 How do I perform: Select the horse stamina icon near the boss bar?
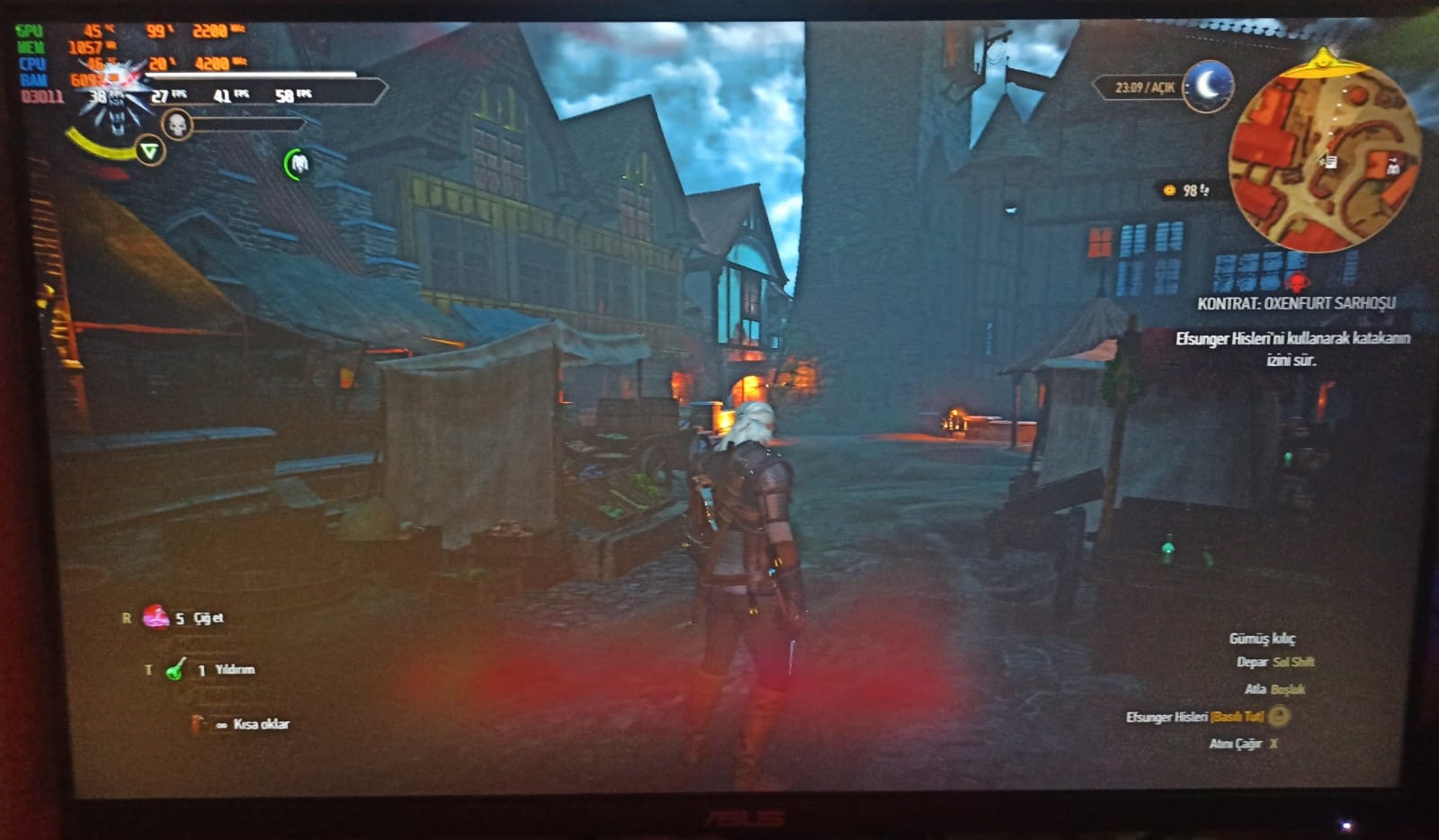pos(297,162)
